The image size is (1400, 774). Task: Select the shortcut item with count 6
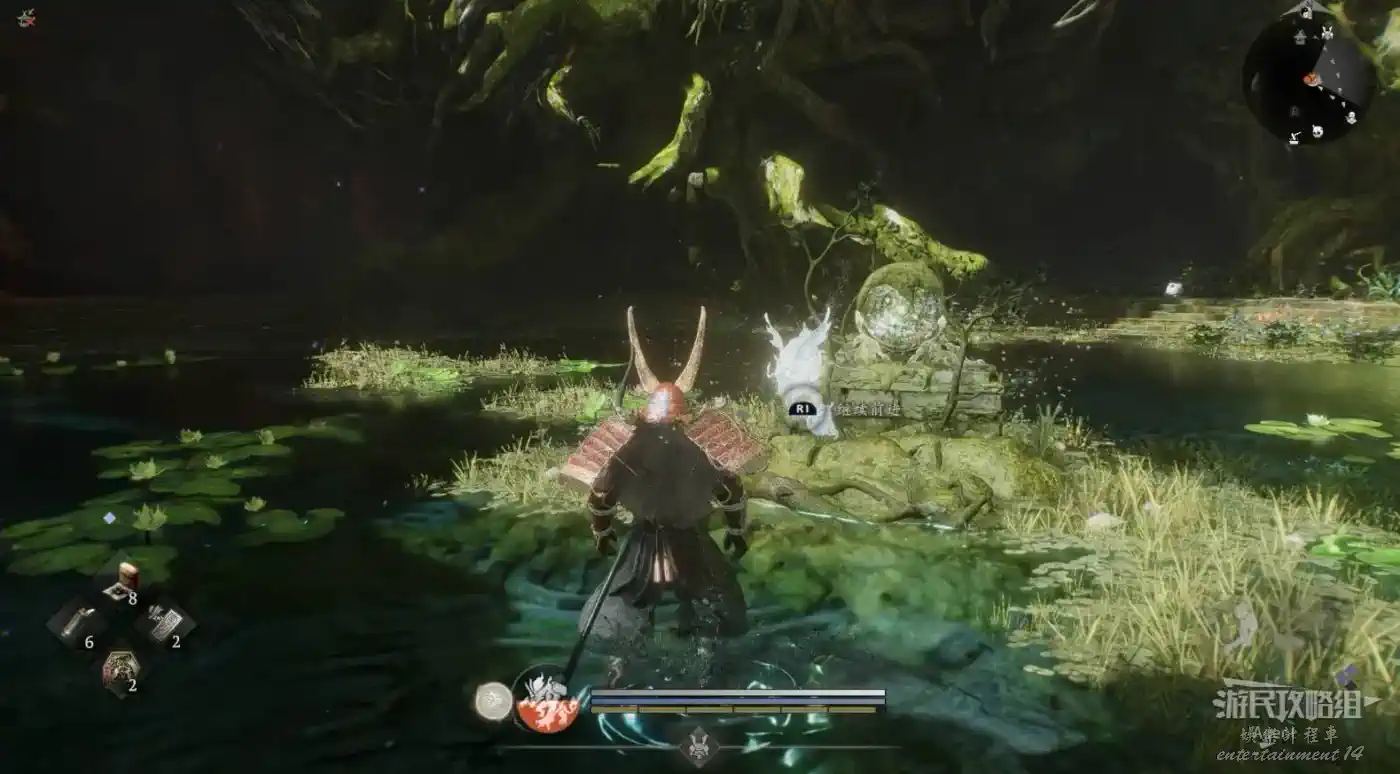tap(78, 624)
